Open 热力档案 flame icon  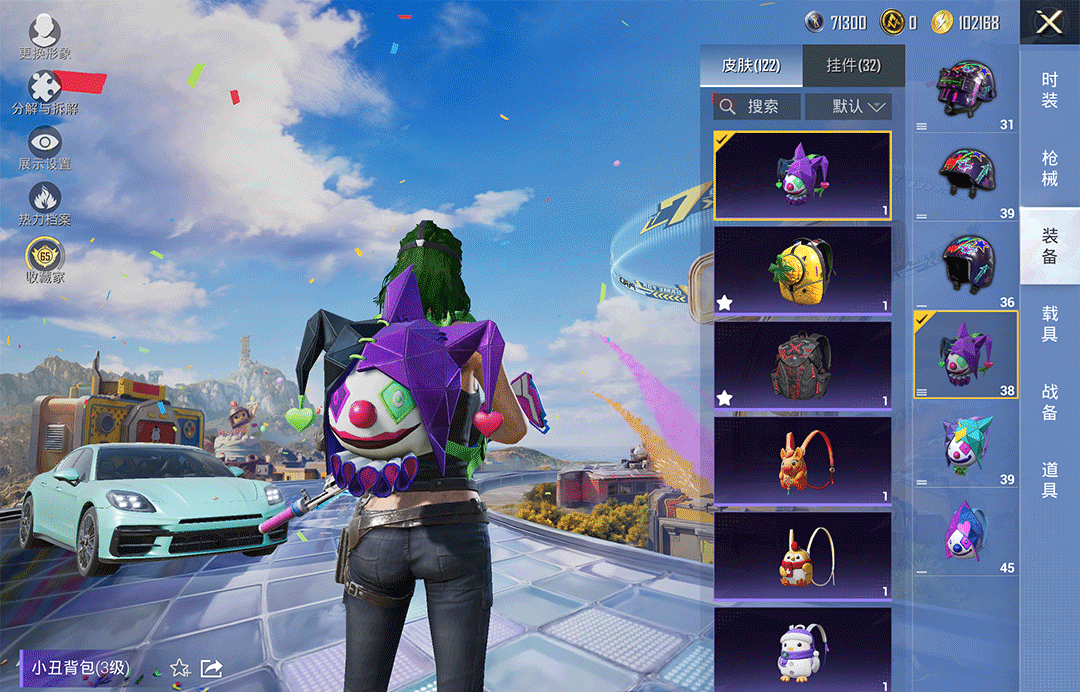45,203
